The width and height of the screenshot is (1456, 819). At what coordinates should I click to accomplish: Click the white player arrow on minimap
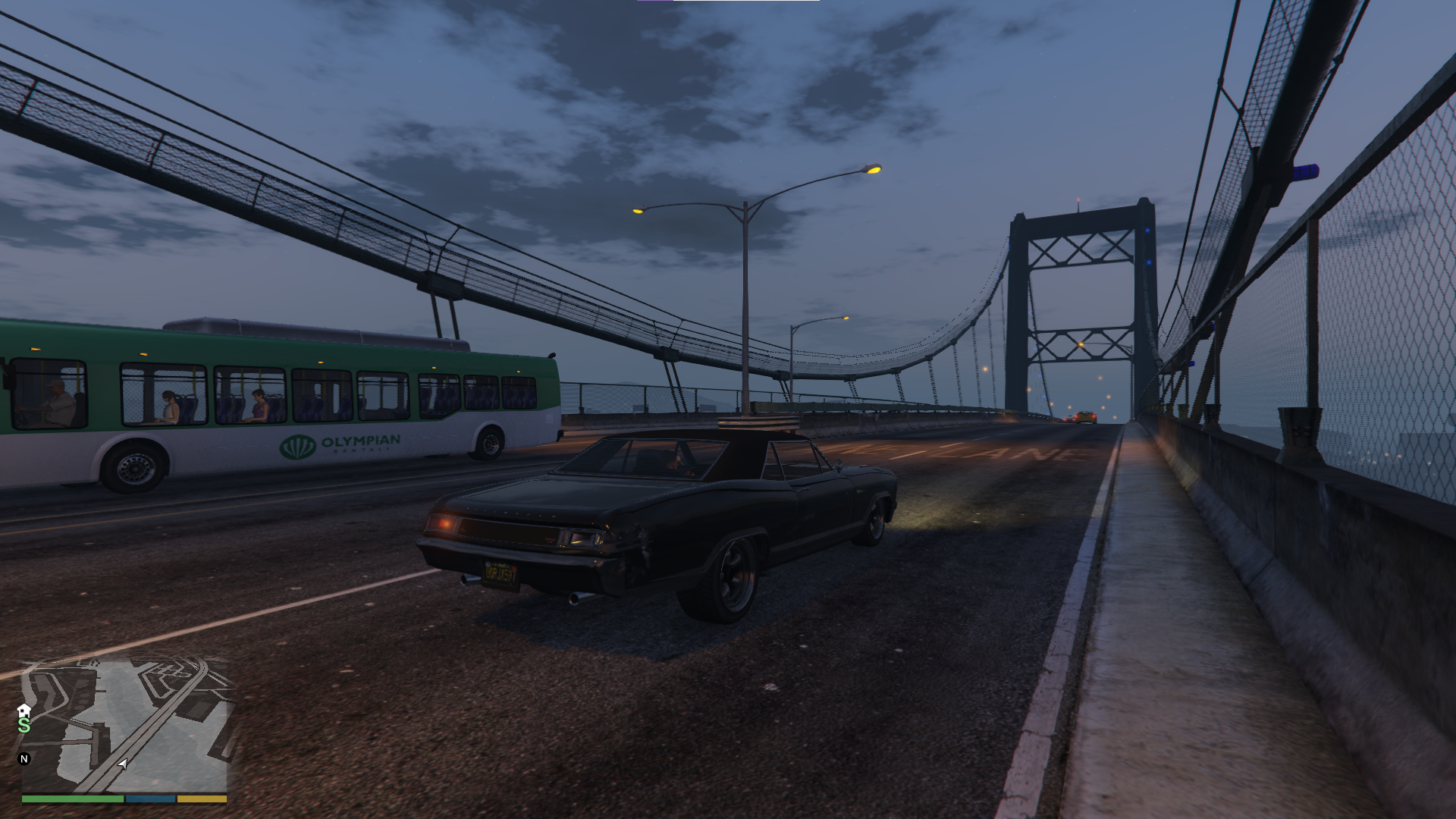122,764
